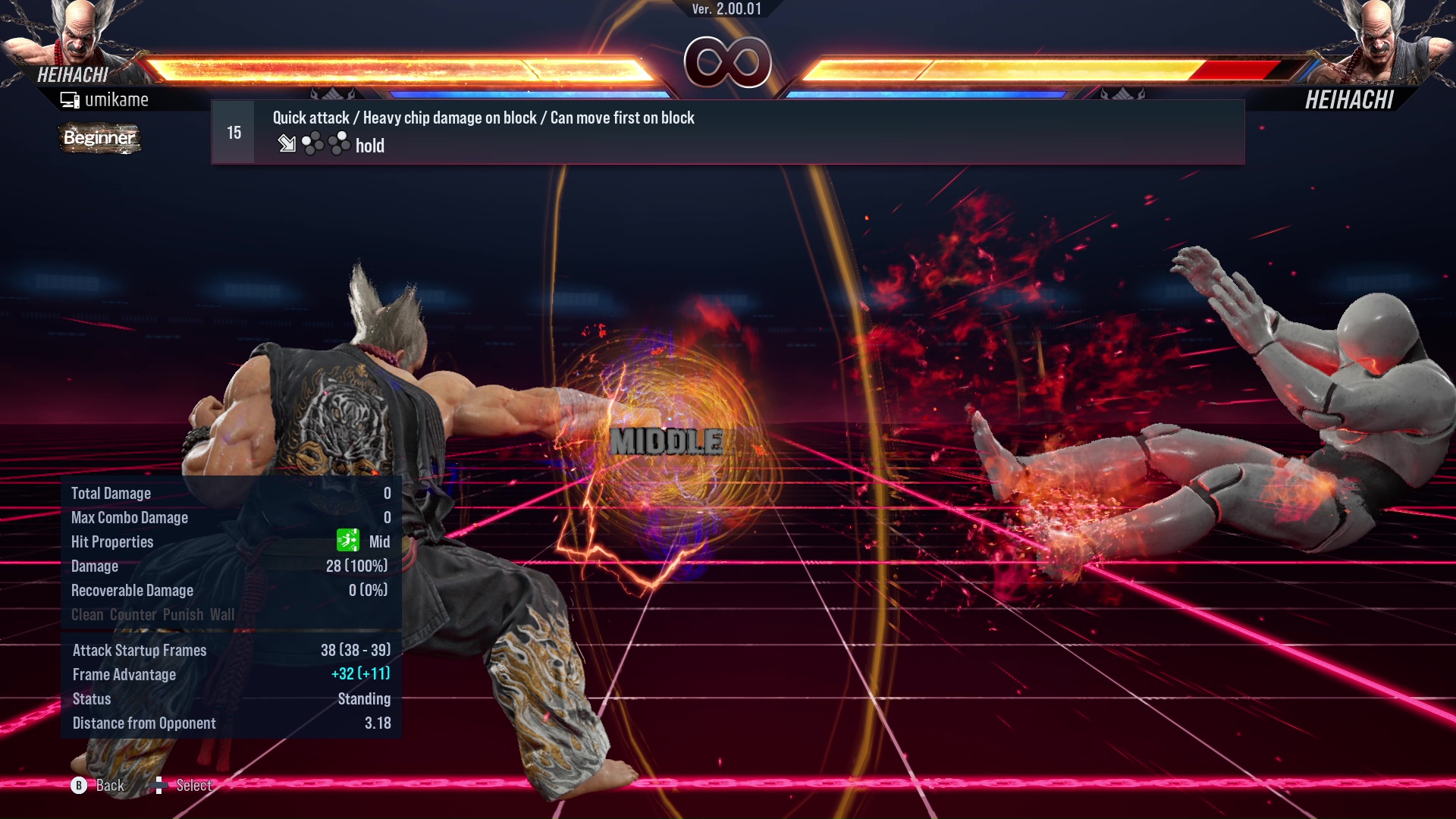Expand the Attack Startup Frames row
This screenshot has height=819, width=1456.
[139, 650]
